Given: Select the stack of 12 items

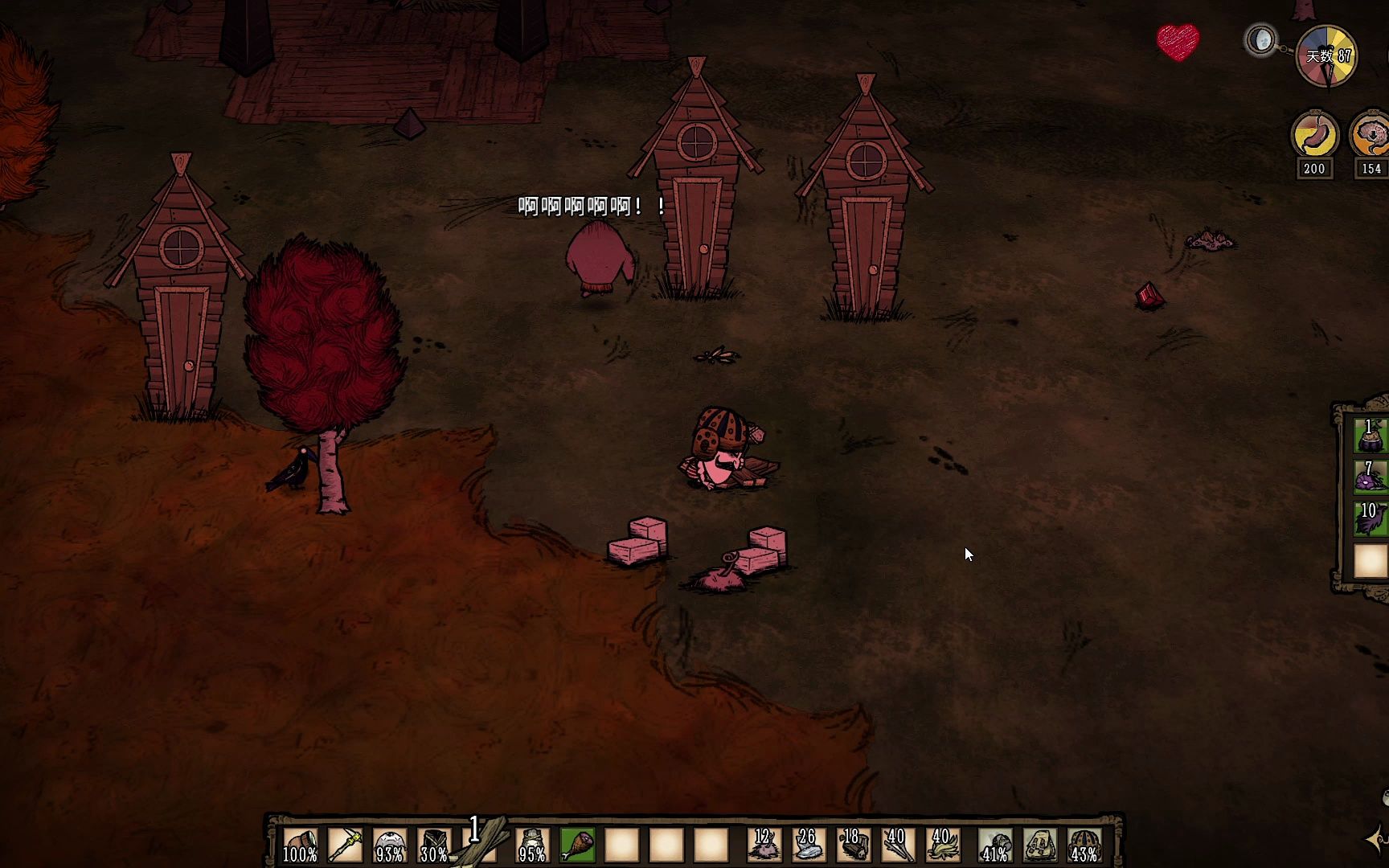Looking at the screenshot, I should point(764,845).
